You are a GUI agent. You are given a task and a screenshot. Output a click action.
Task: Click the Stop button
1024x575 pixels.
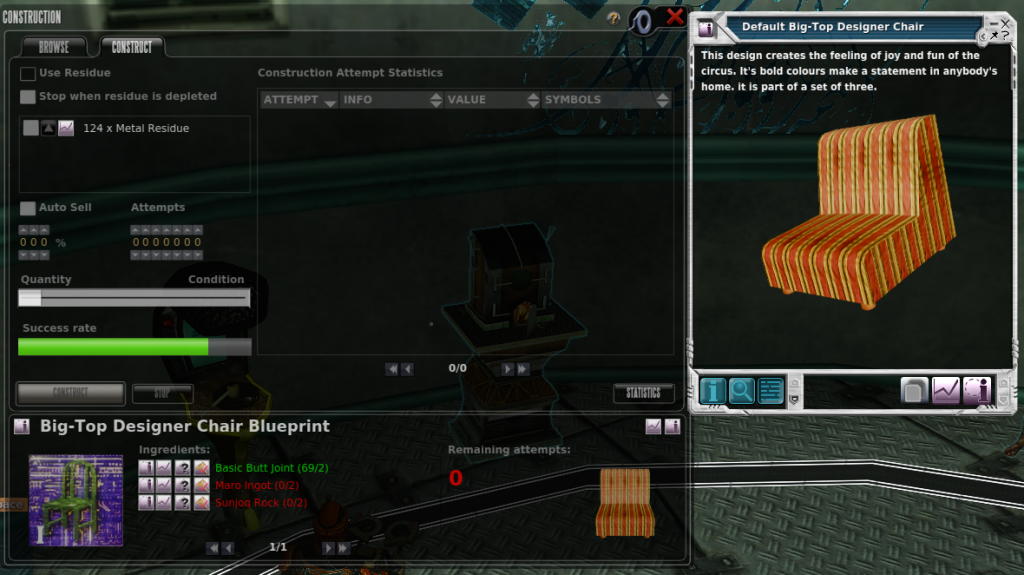pos(162,393)
